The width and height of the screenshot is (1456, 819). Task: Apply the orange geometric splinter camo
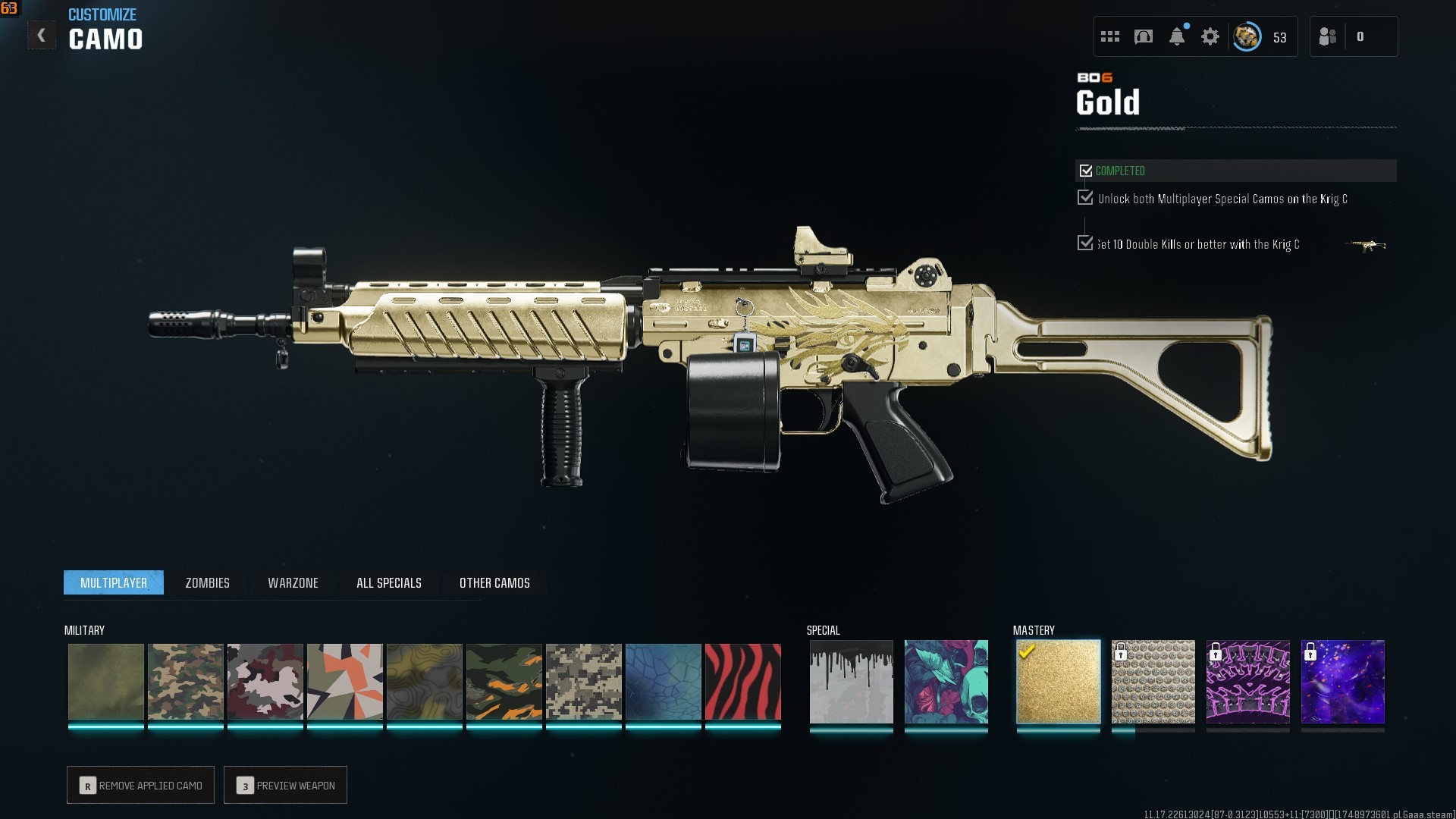pyautogui.click(x=344, y=681)
